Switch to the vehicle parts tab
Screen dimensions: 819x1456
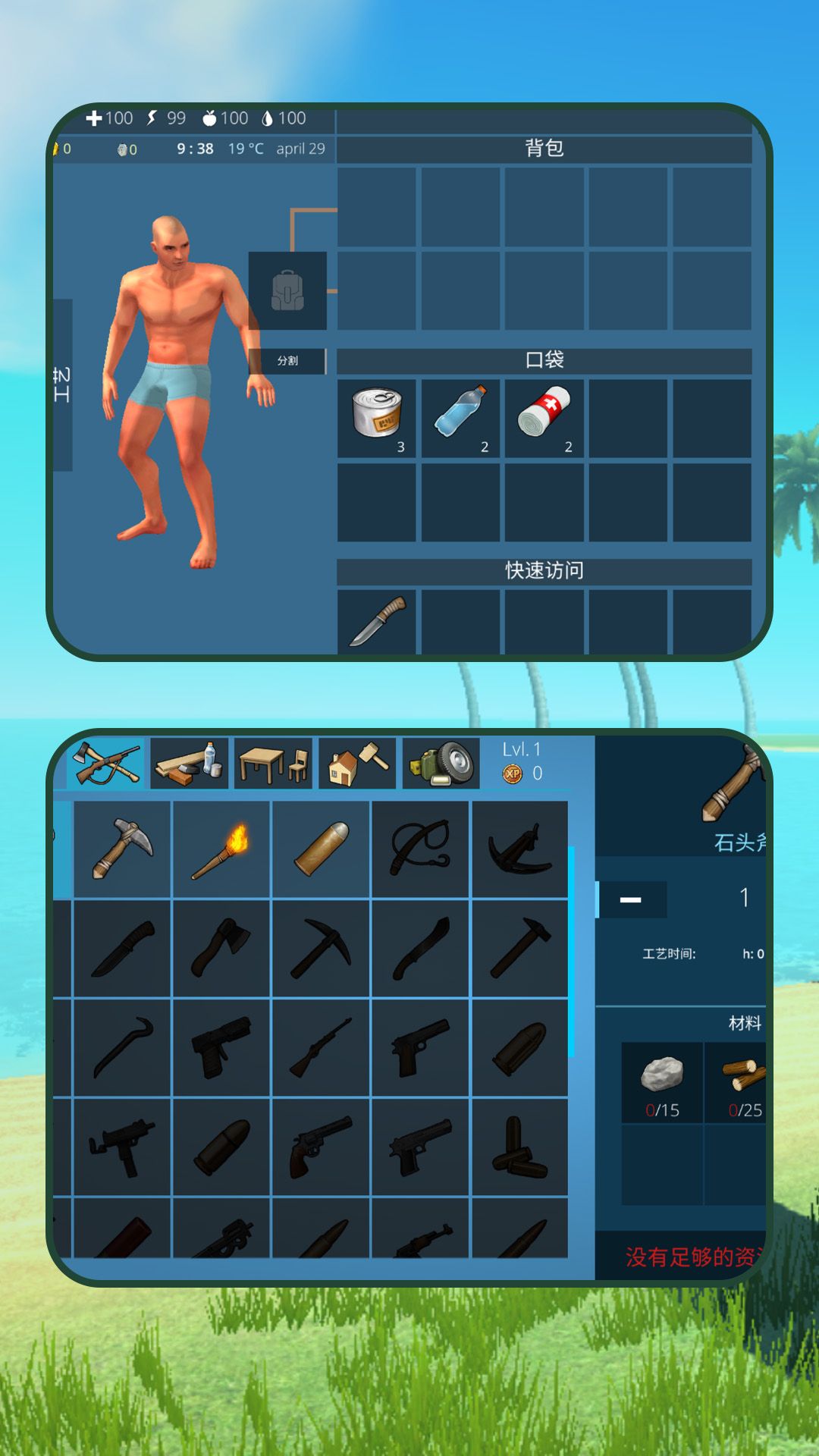(441, 764)
